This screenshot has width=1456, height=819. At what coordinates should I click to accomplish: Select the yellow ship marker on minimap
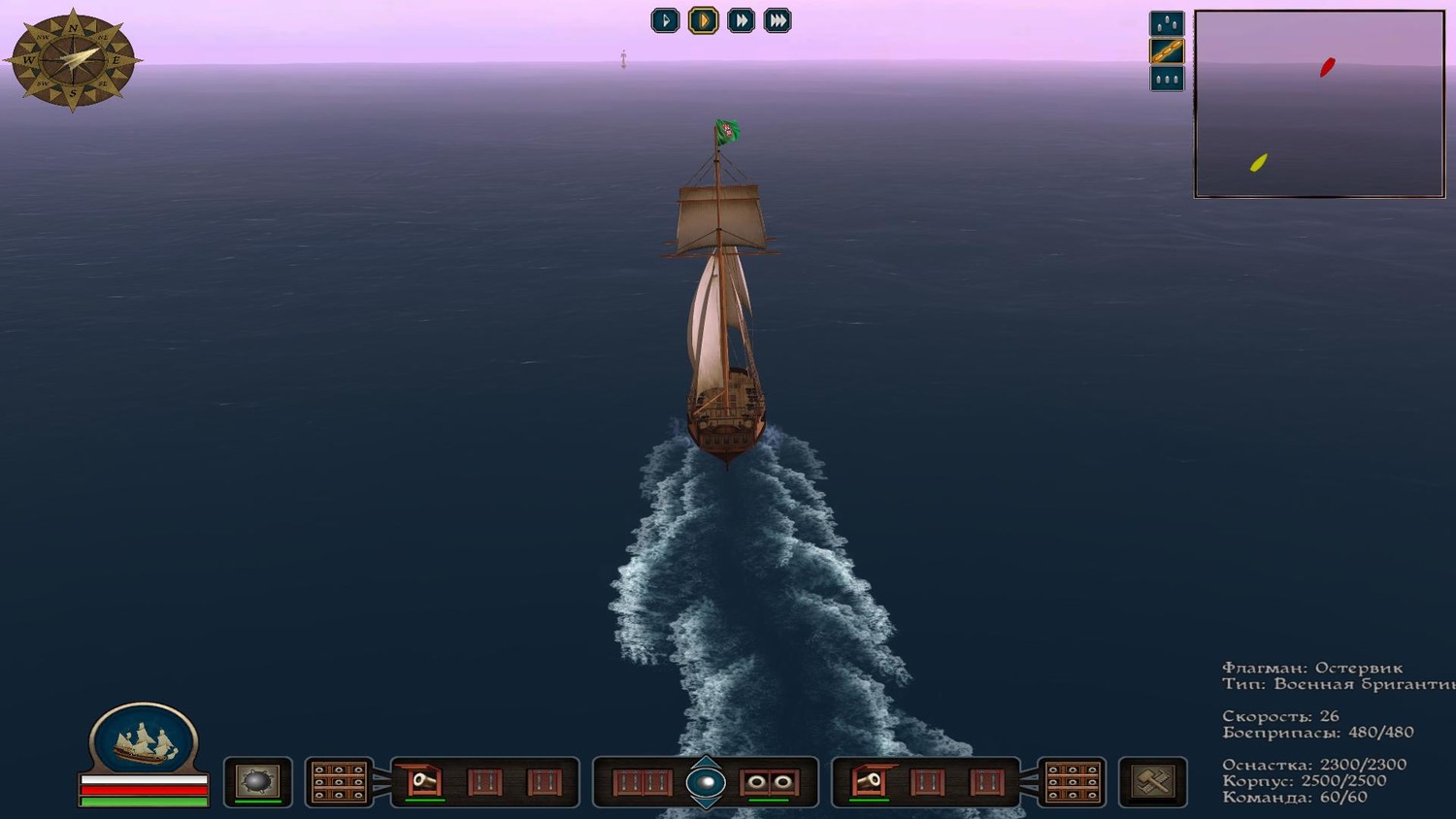tap(1258, 162)
